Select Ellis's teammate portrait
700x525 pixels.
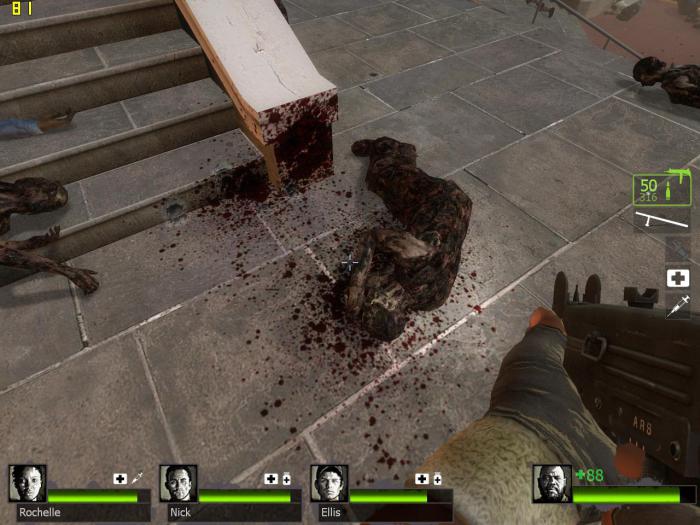pos(329,483)
